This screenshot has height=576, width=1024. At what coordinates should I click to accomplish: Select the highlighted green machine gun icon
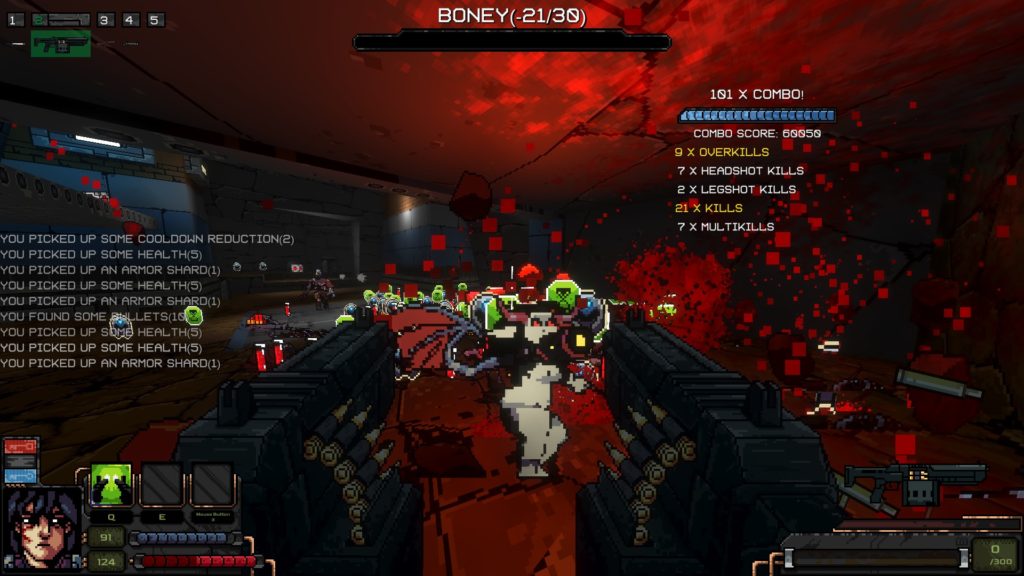(60, 44)
